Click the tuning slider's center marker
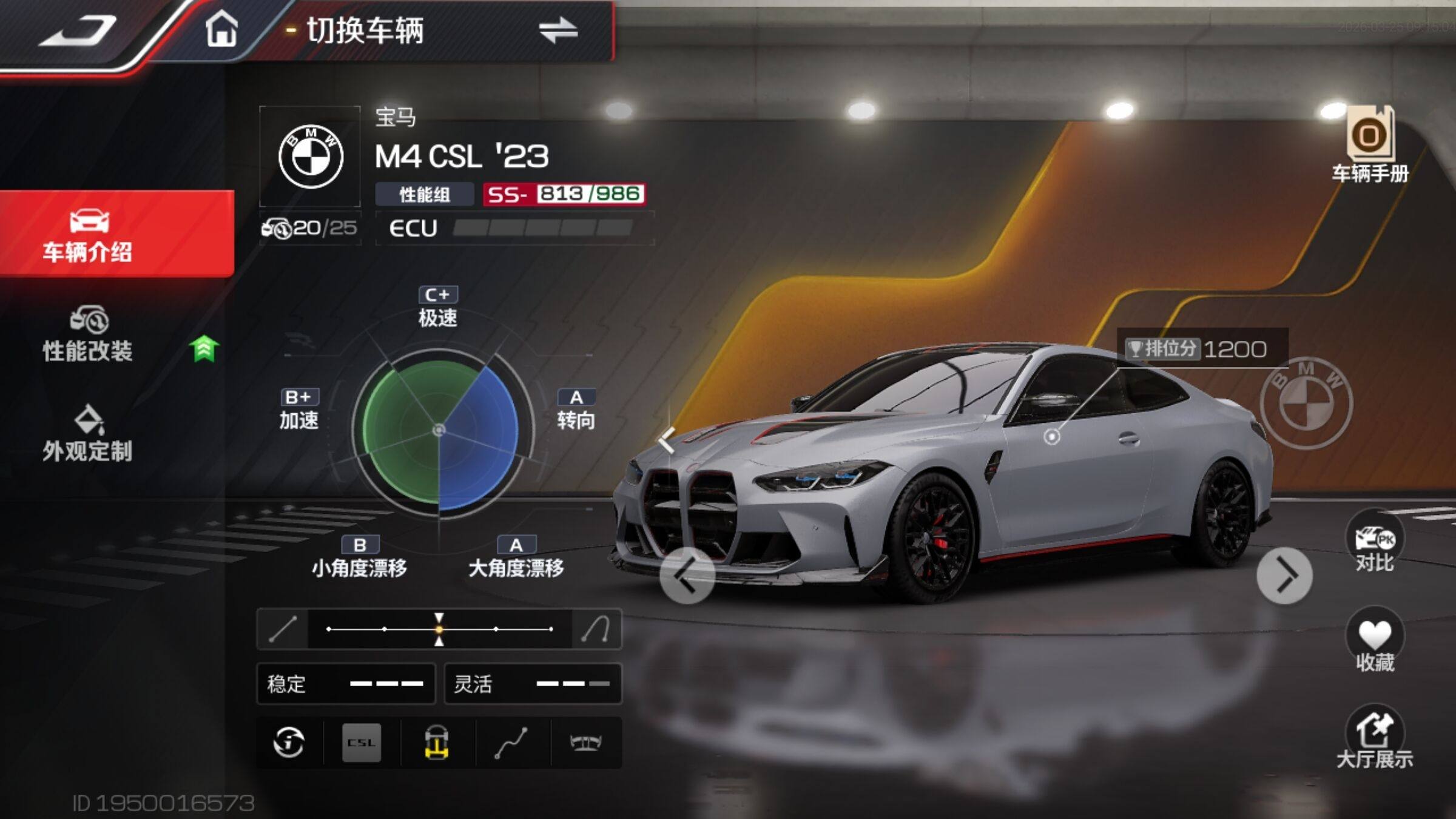 pyautogui.click(x=439, y=629)
